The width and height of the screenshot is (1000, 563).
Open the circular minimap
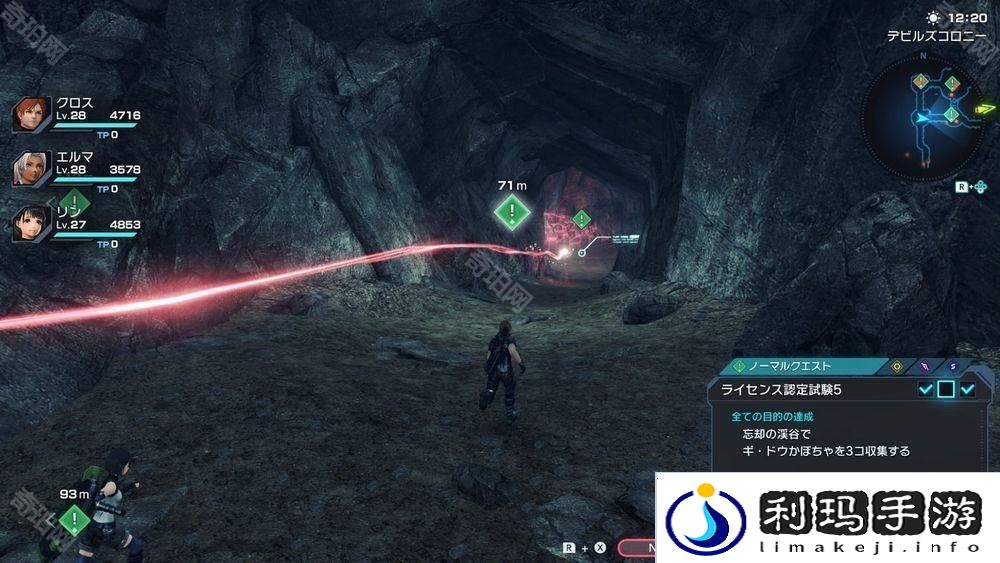922,117
